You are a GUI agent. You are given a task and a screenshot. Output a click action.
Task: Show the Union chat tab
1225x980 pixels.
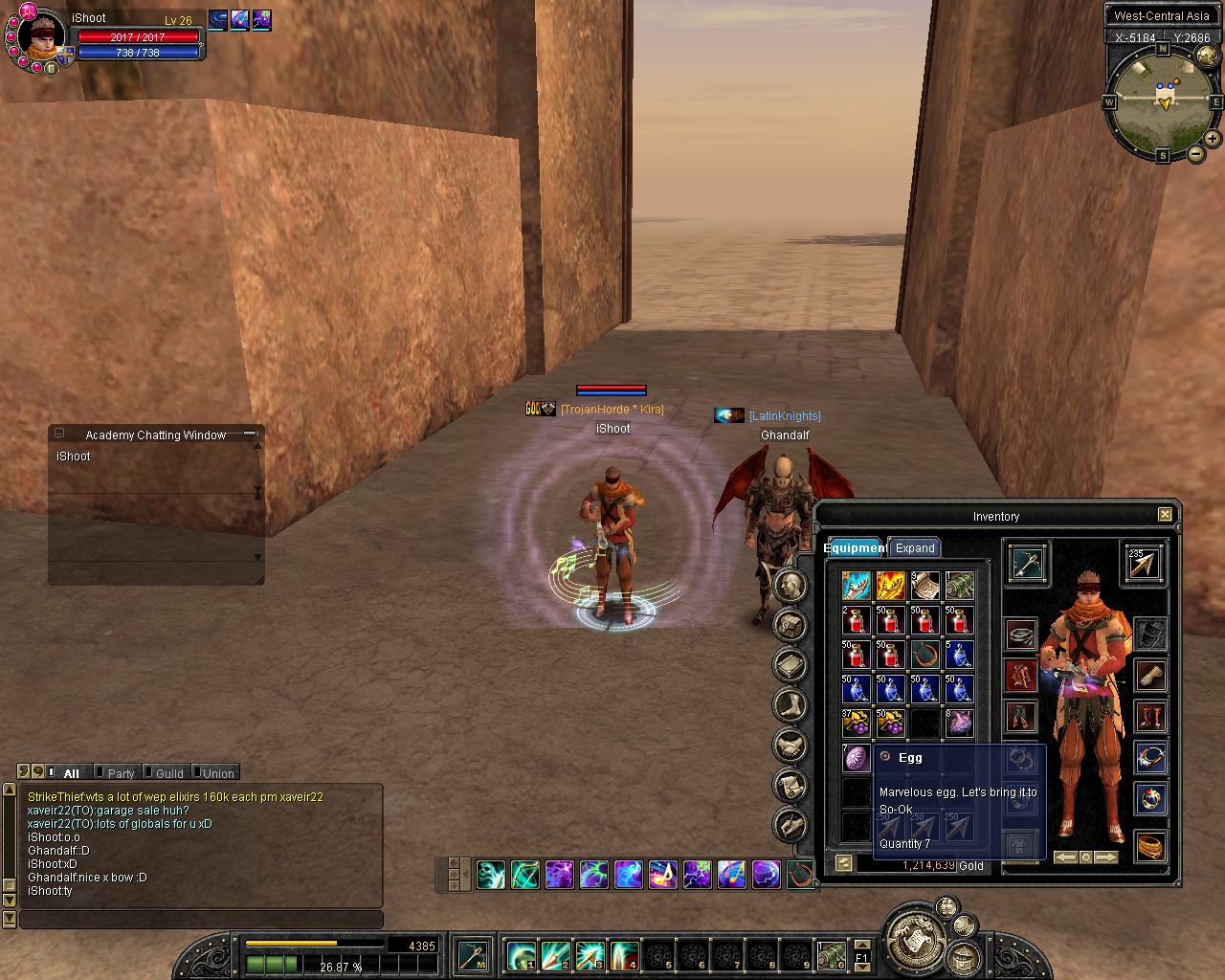click(217, 773)
